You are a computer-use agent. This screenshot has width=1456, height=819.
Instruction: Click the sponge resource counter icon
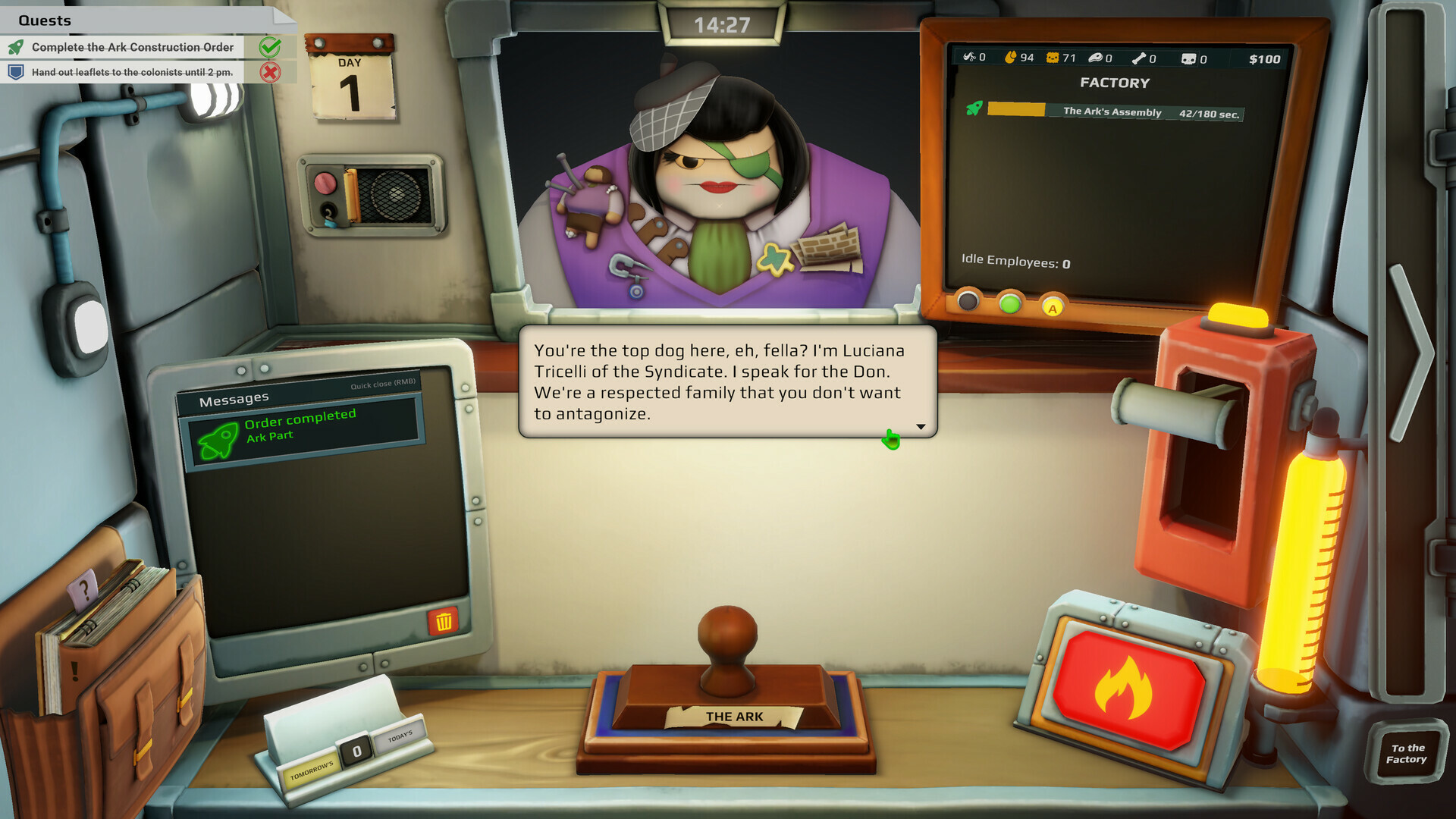click(x=1053, y=58)
